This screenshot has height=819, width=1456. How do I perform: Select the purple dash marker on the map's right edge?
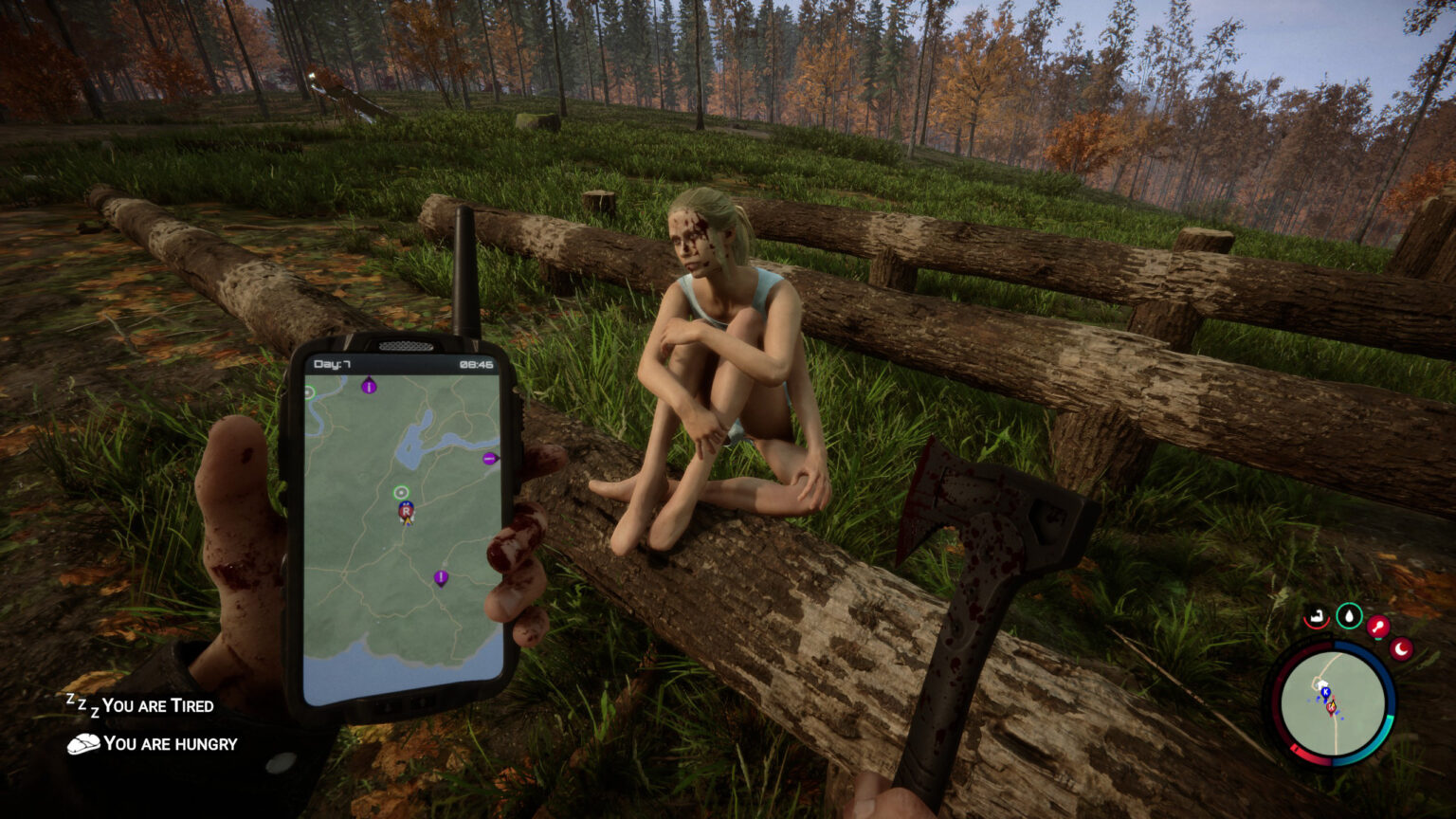click(x=488, y=460)
